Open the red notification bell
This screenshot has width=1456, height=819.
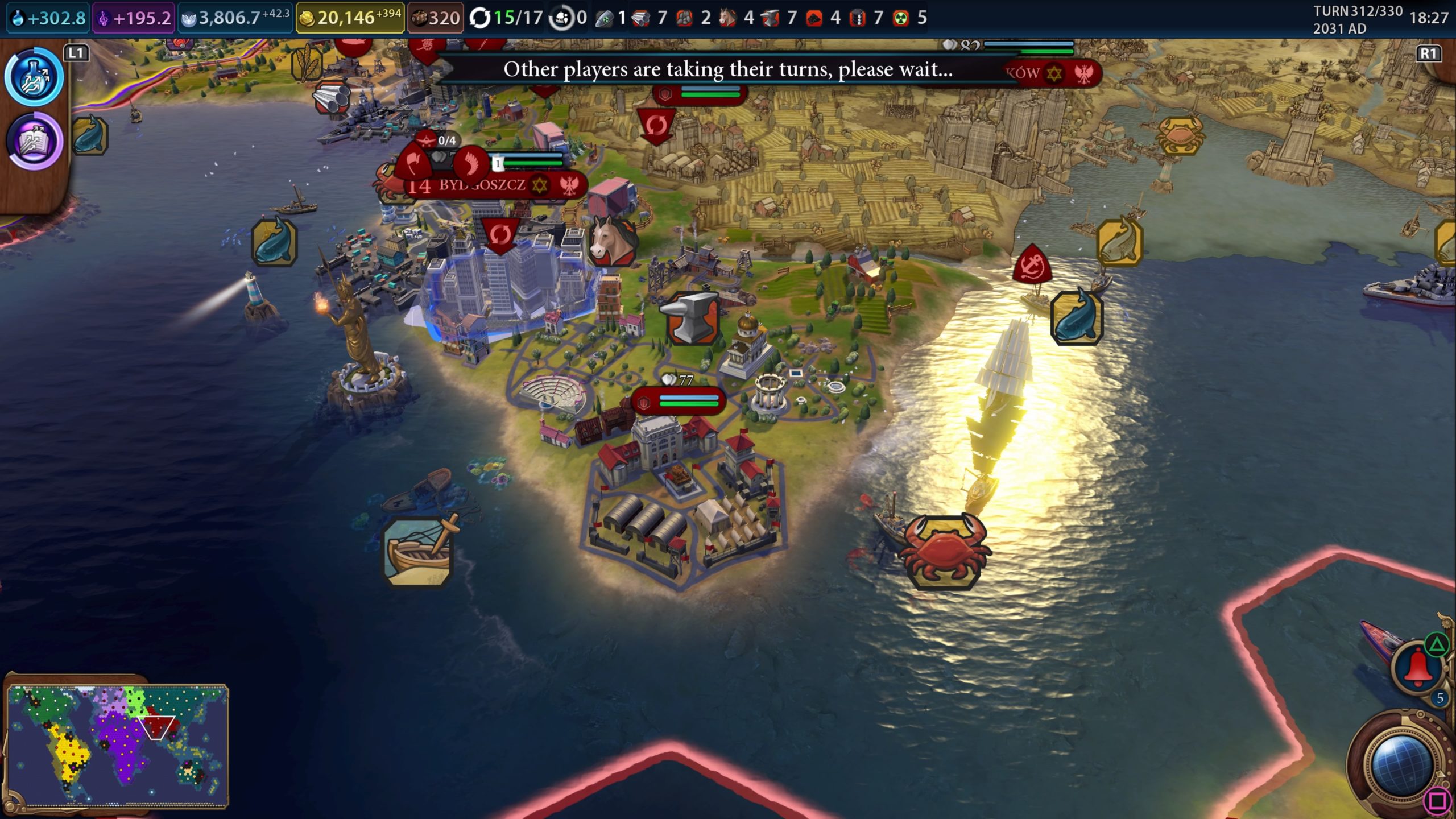coord(1418,668)
